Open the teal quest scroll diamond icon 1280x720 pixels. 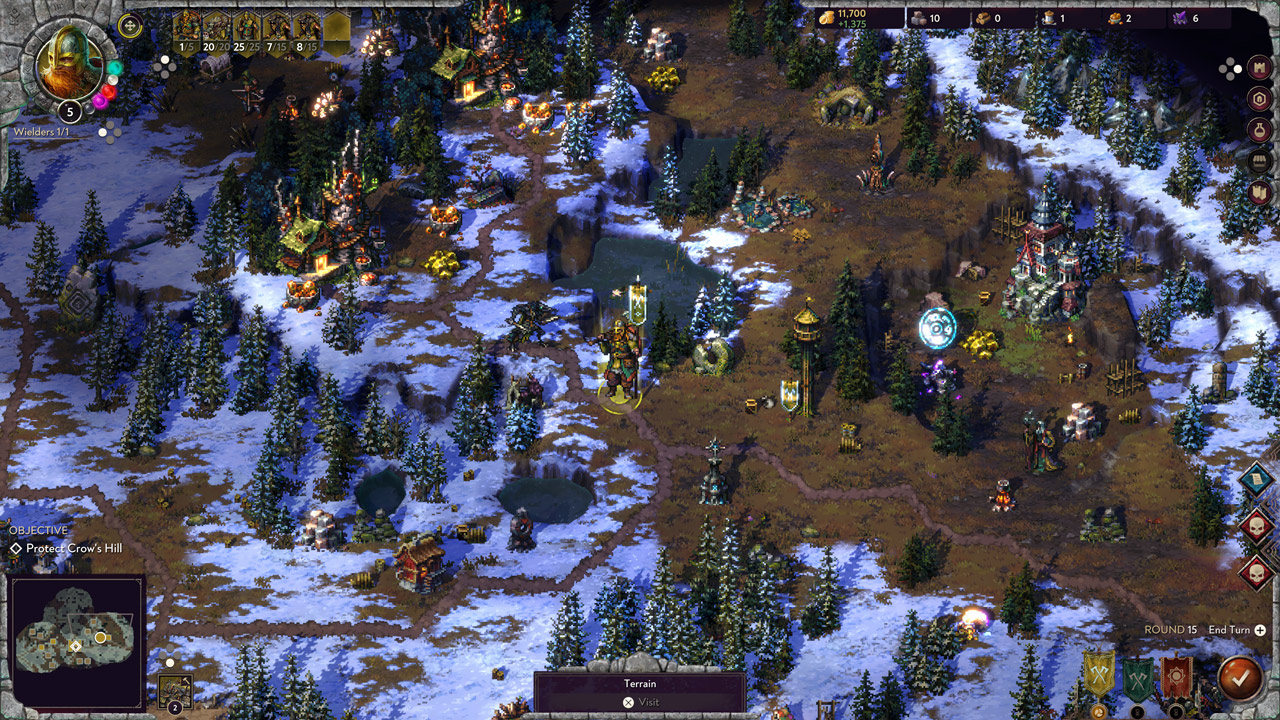coord(1257,479)
